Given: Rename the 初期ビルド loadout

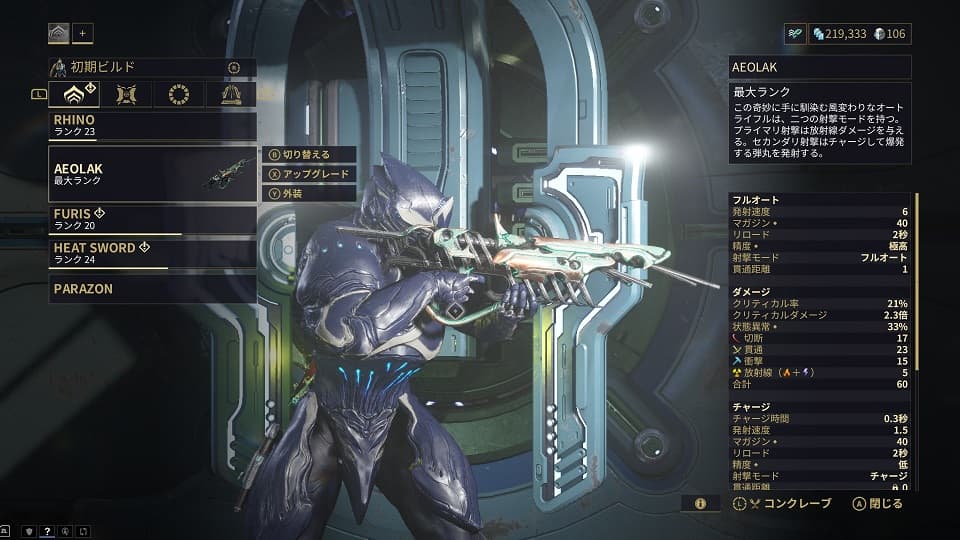Looking at the screenshot, I should coord(233,68).
